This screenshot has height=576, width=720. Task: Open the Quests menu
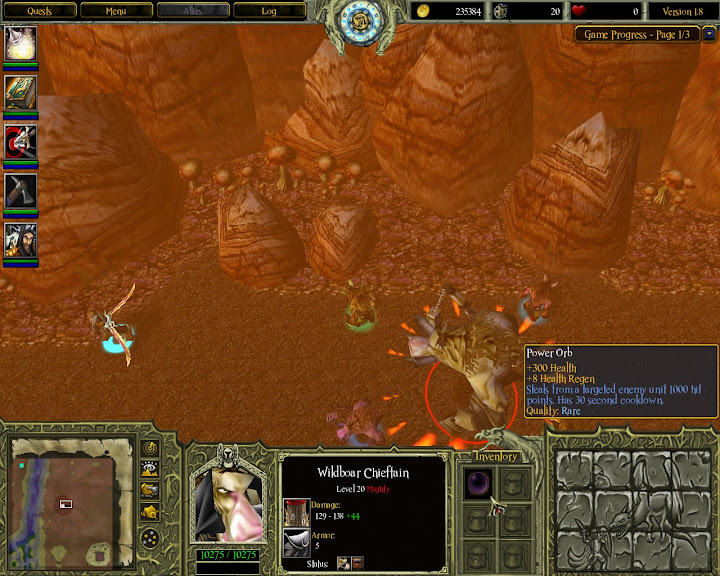39,11
